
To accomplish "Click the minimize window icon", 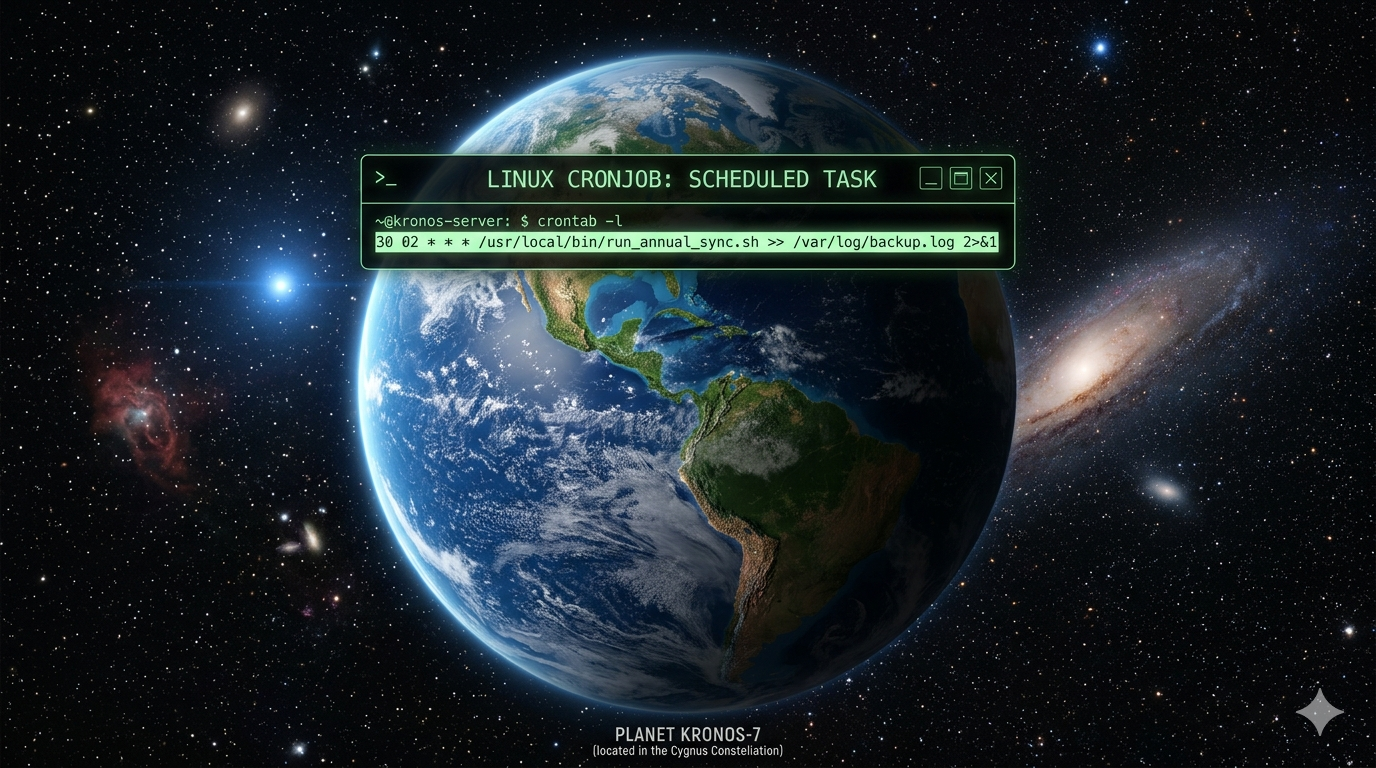I will coord(930,177).
